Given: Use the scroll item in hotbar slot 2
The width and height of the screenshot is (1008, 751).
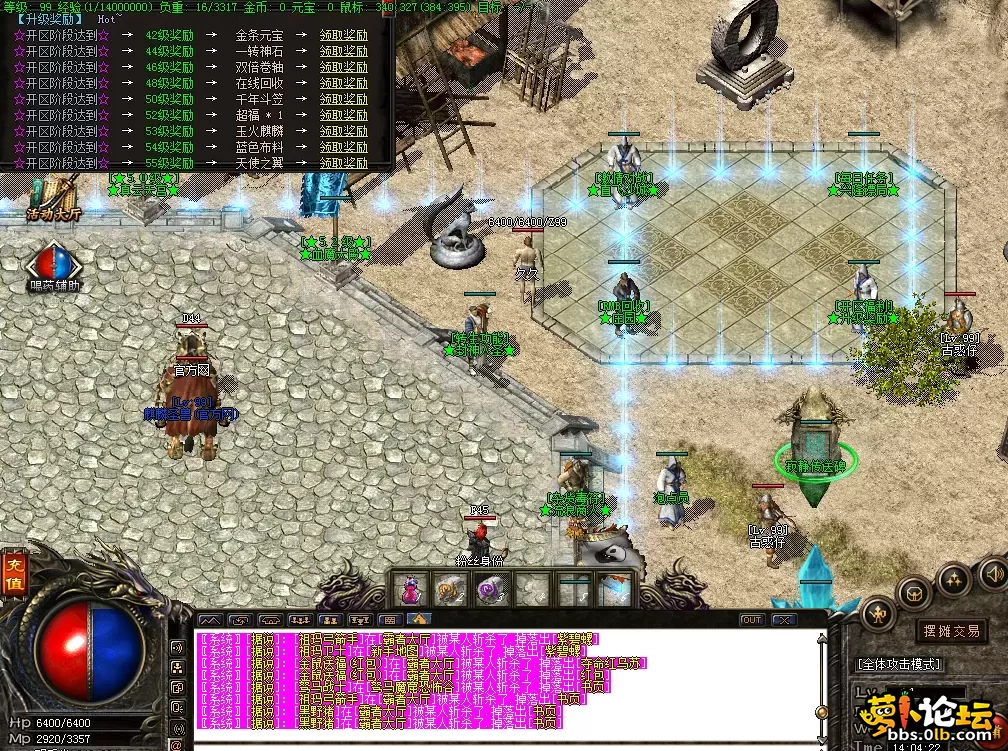Looking at the screenshot, I should (x=451, y=588).
